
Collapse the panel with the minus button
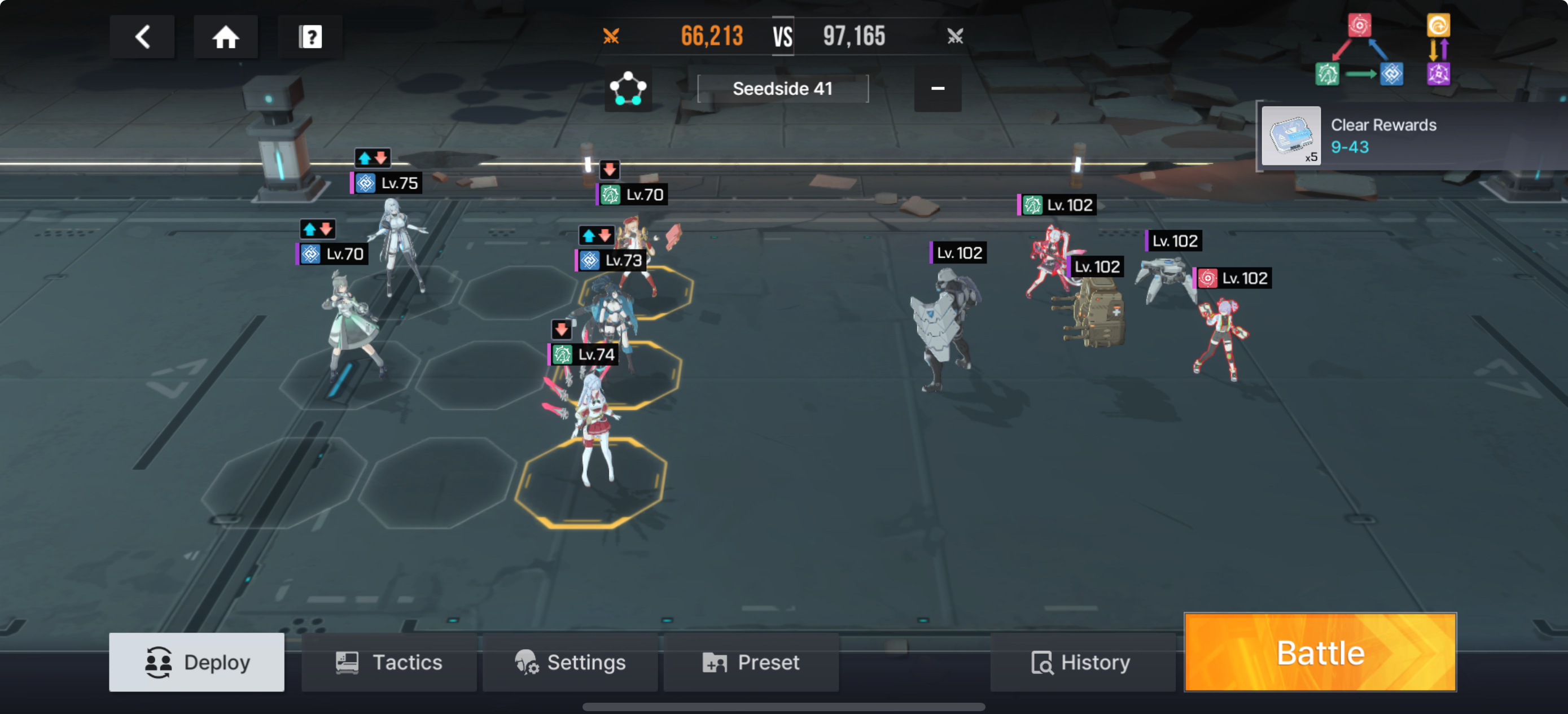coord(938,89)
